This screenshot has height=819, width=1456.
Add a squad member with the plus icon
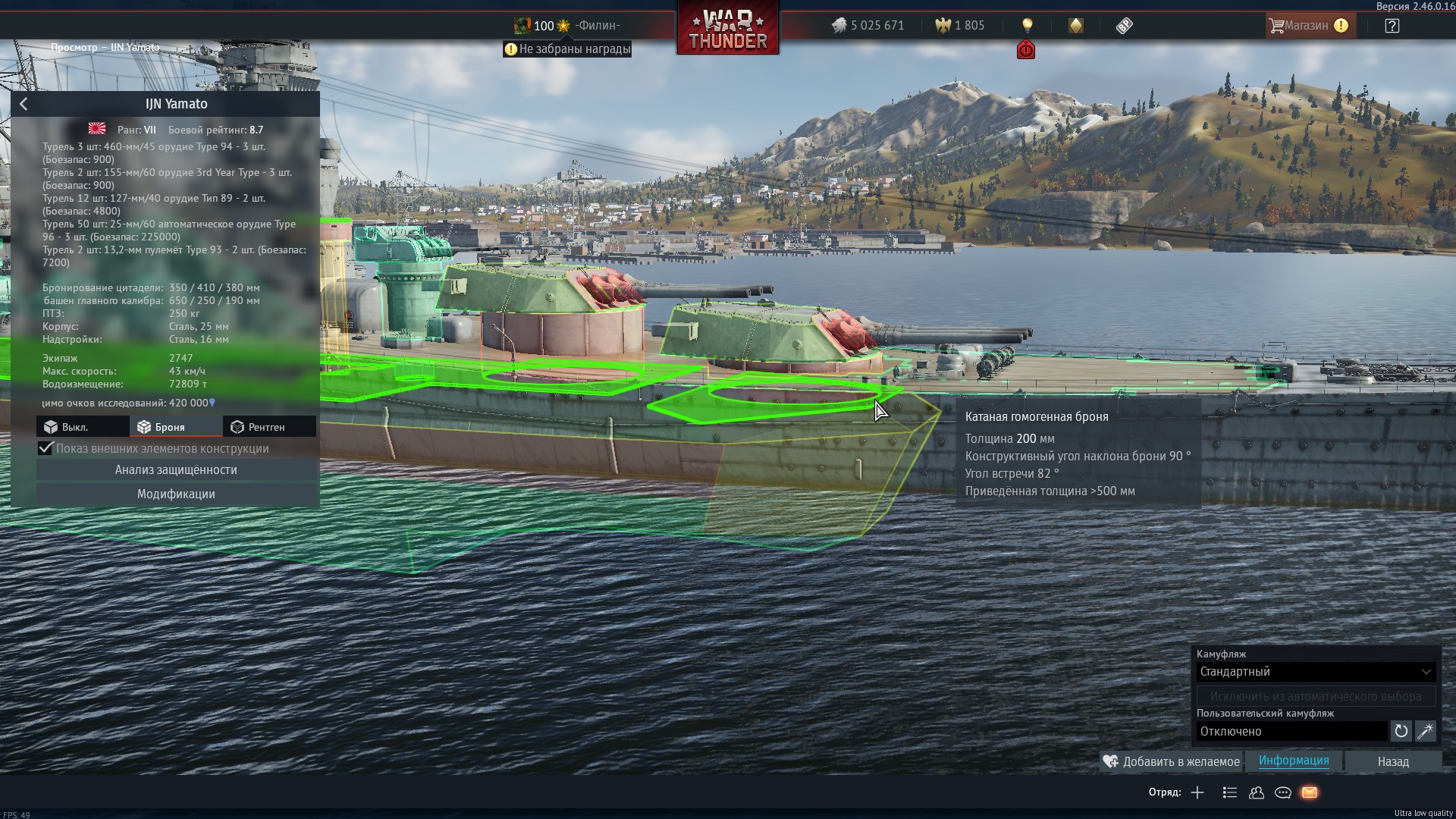[x=1197, y=792]
